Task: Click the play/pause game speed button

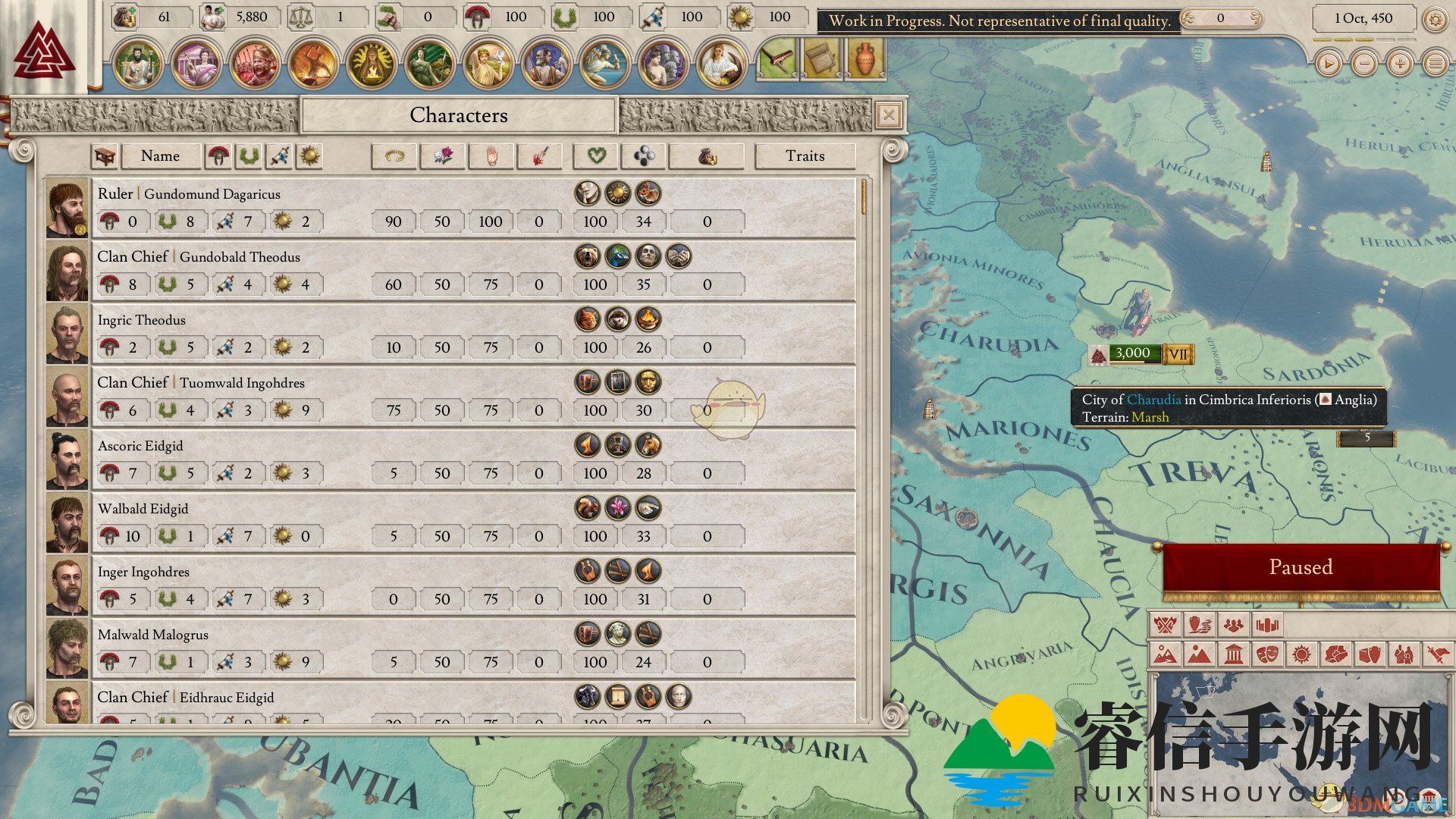Action: 1328,64
